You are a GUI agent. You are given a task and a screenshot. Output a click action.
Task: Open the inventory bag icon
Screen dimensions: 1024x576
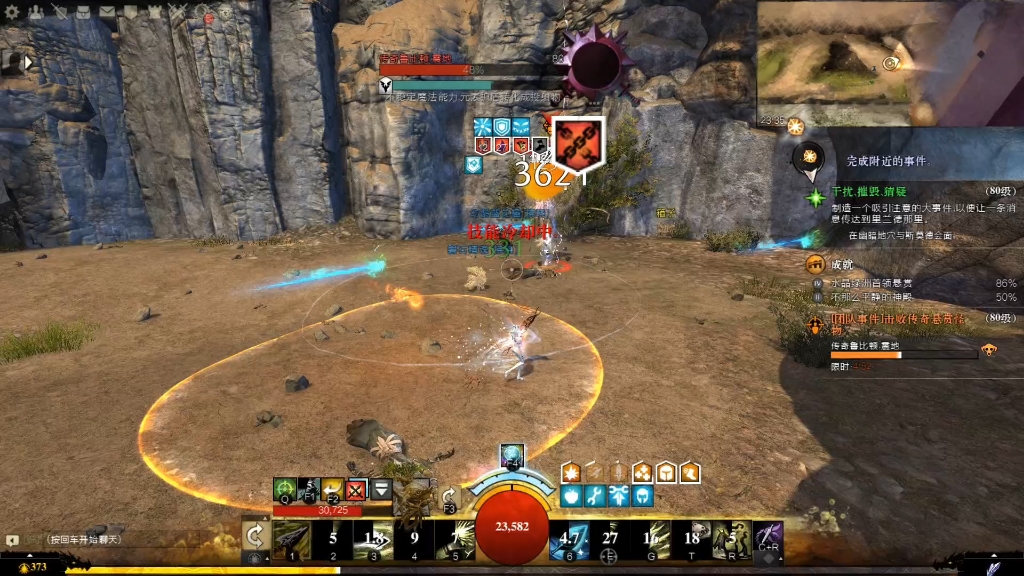click(x=84, y=12)
